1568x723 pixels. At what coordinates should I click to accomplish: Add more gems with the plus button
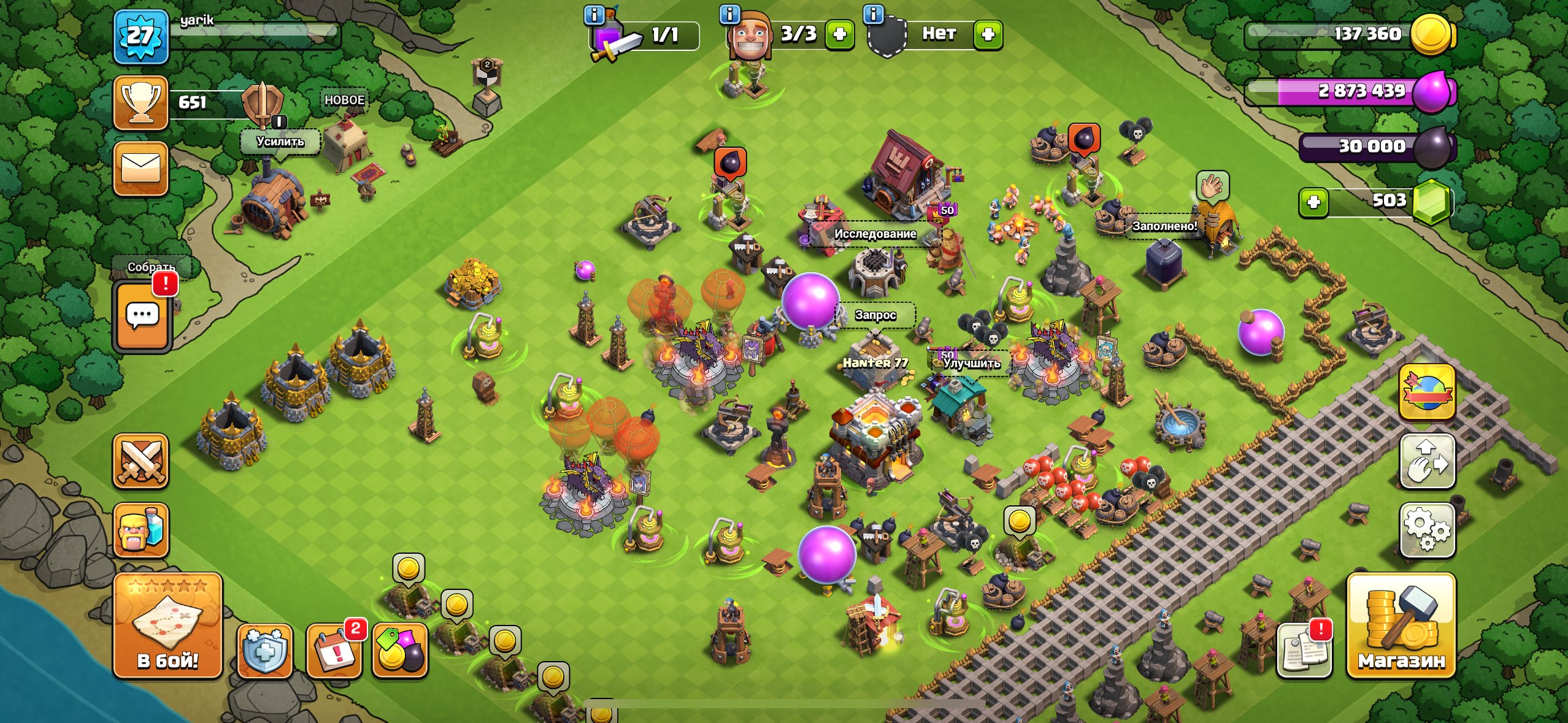(1313, 202)
